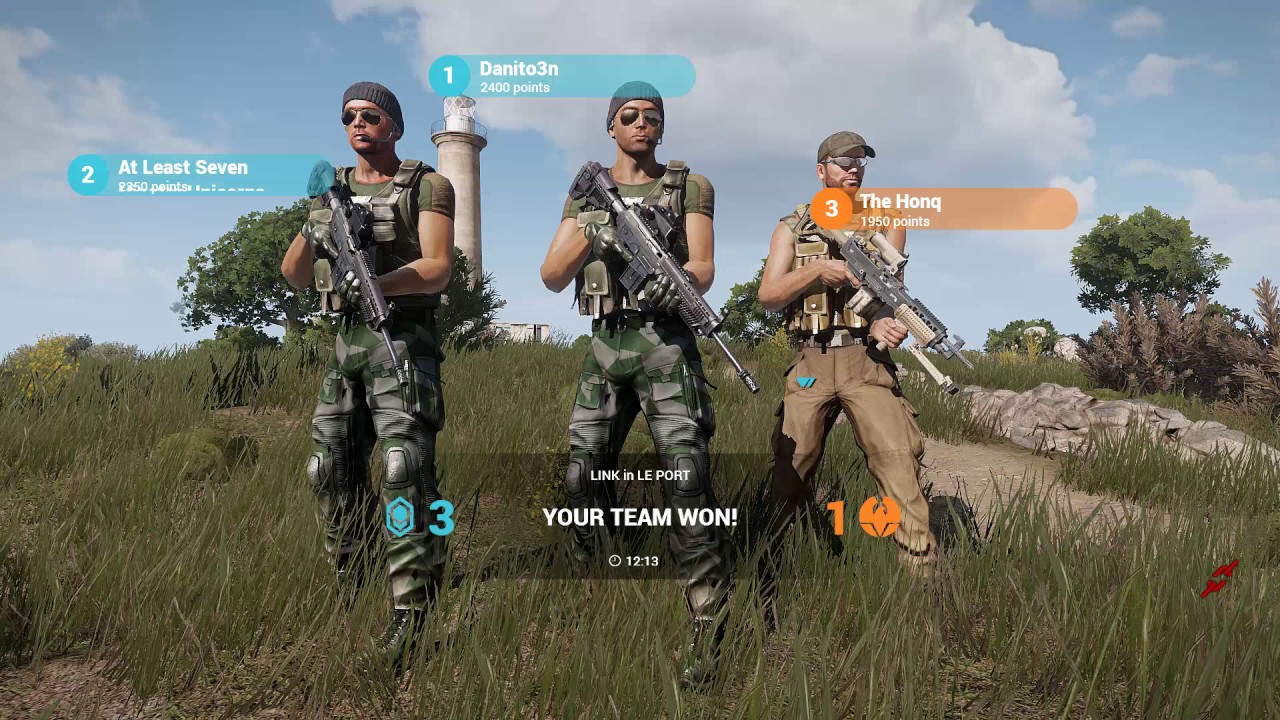The image size is (1280, 720).
Task: Click the At Least Seven player banner
Action: [200, 175]
